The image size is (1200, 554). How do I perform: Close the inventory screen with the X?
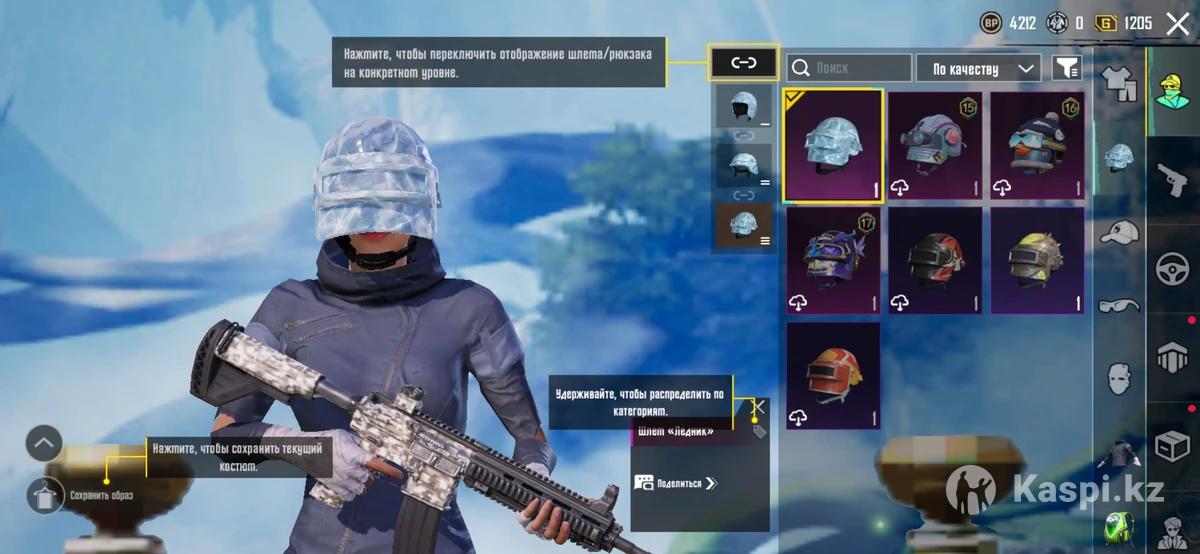tap(1178, 23)
